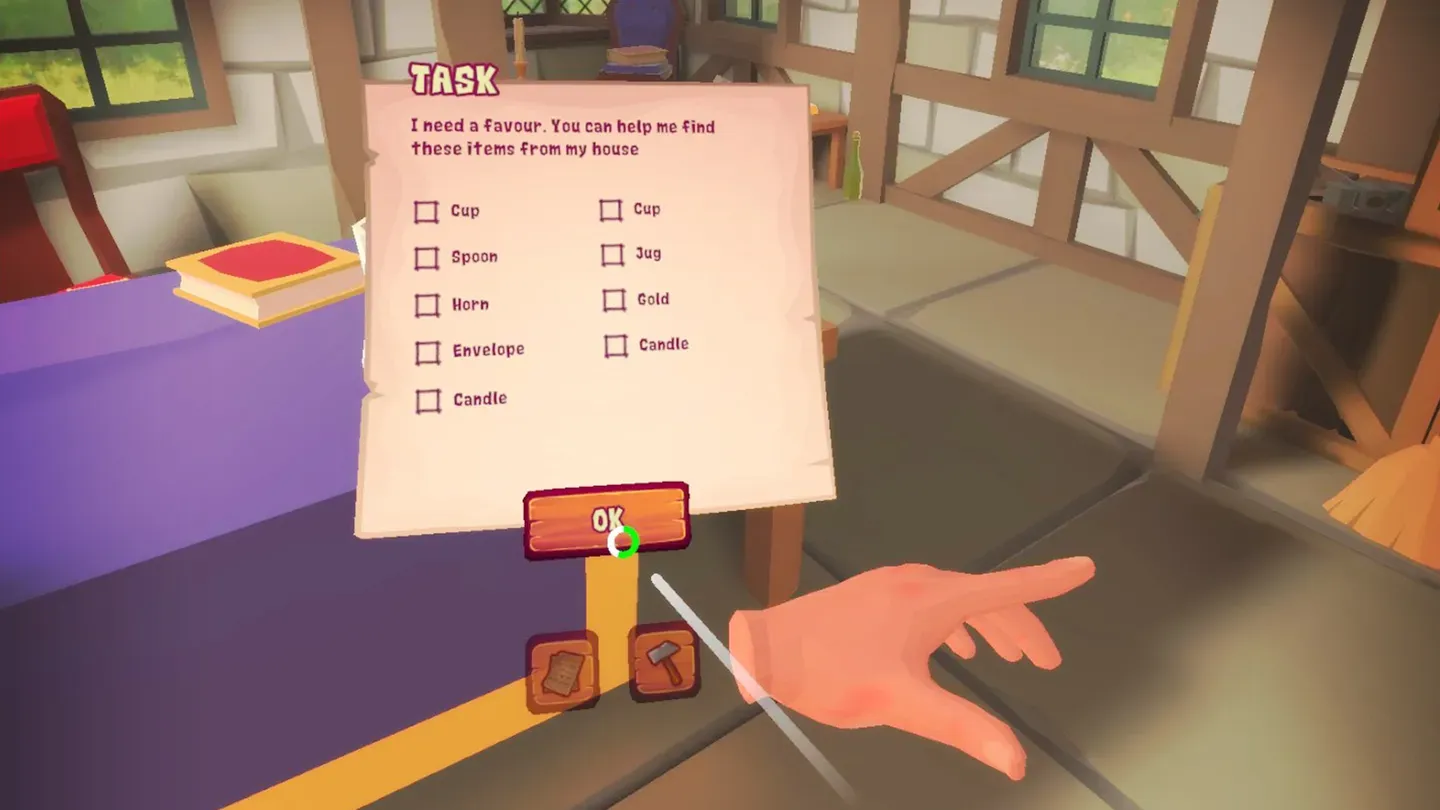Tick the Horn checkbox
Viewport: 1440px width, 810px height.
(428, 305)
